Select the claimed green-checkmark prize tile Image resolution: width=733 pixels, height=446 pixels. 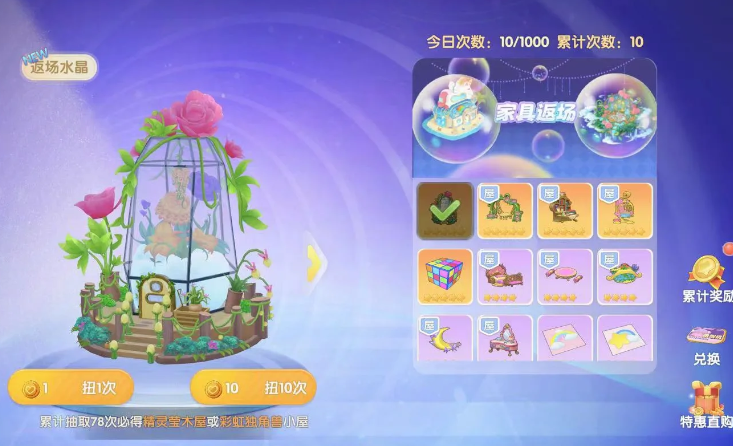tap(444, 210)
